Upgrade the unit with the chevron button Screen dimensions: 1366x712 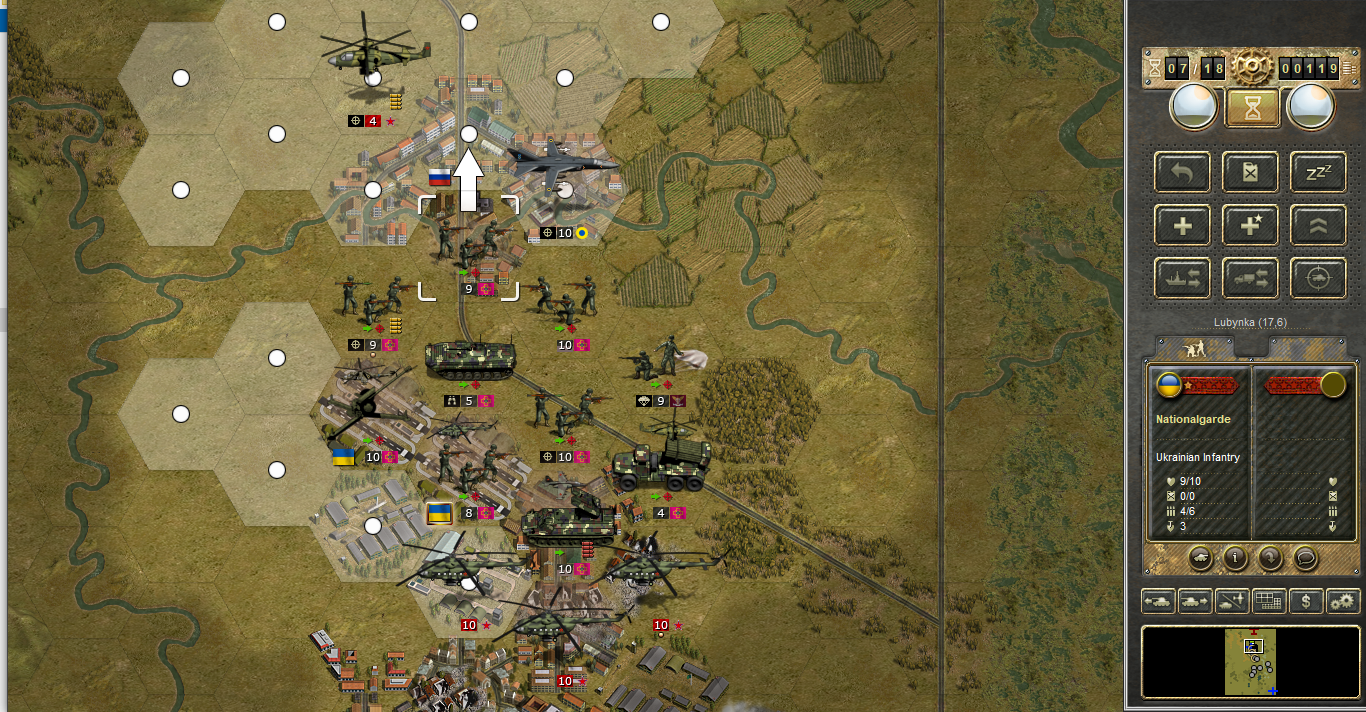point(1317,225)
